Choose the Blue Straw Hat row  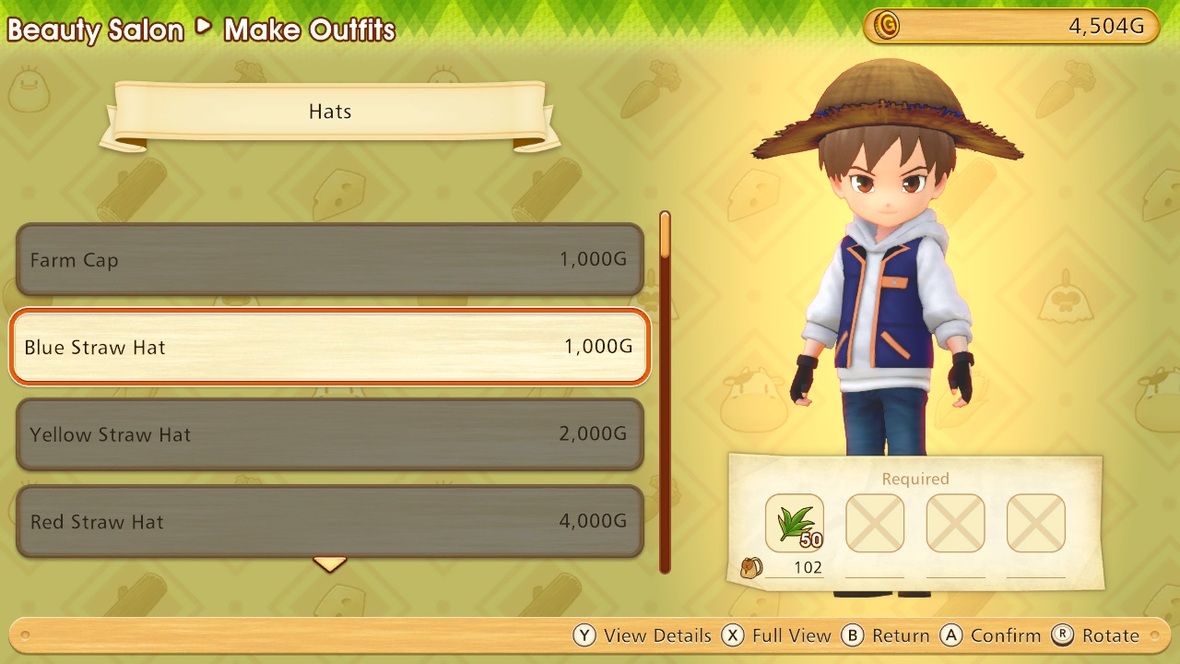[x=329, y=347]
